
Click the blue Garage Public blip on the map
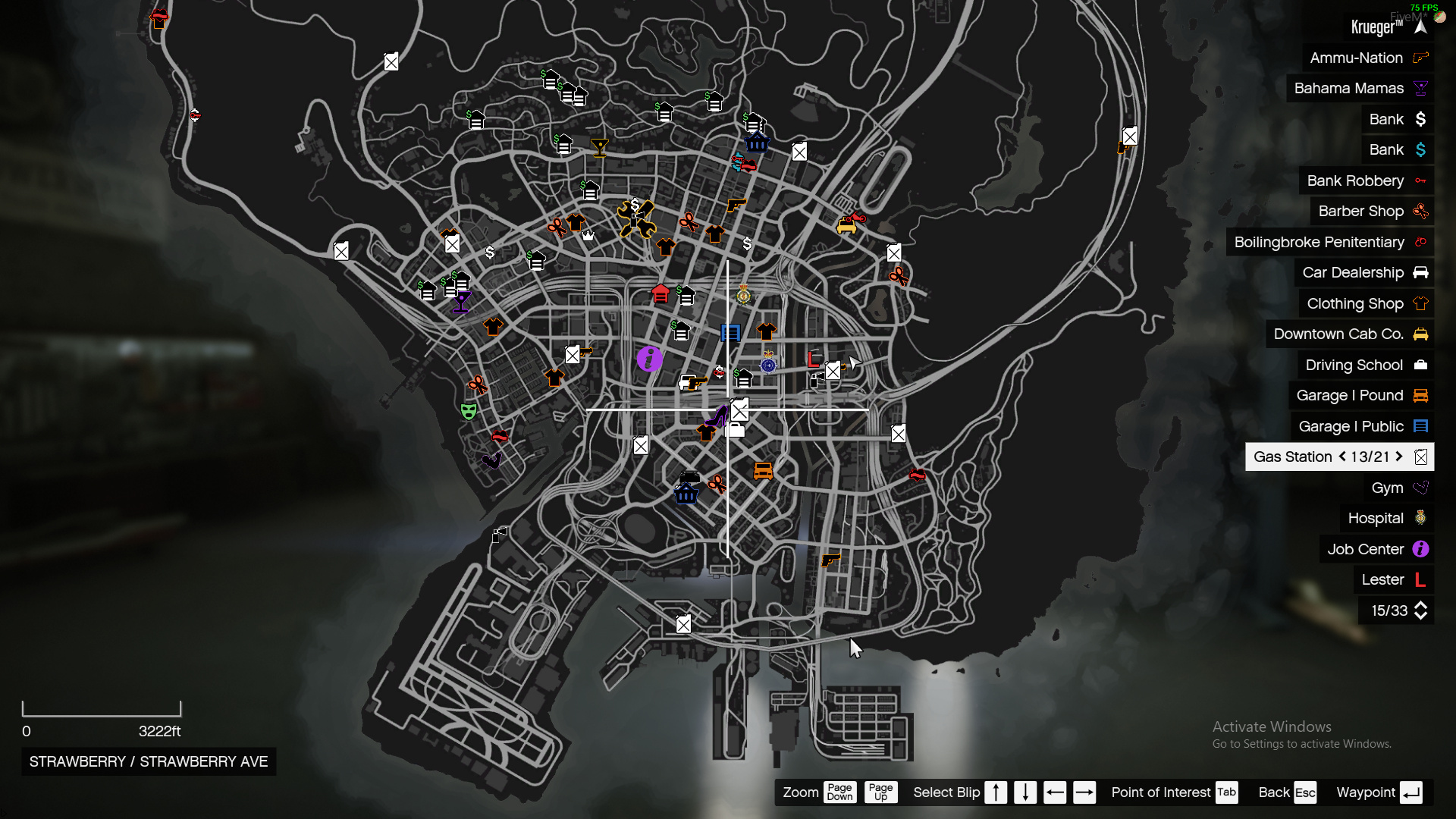pos(730,332)
